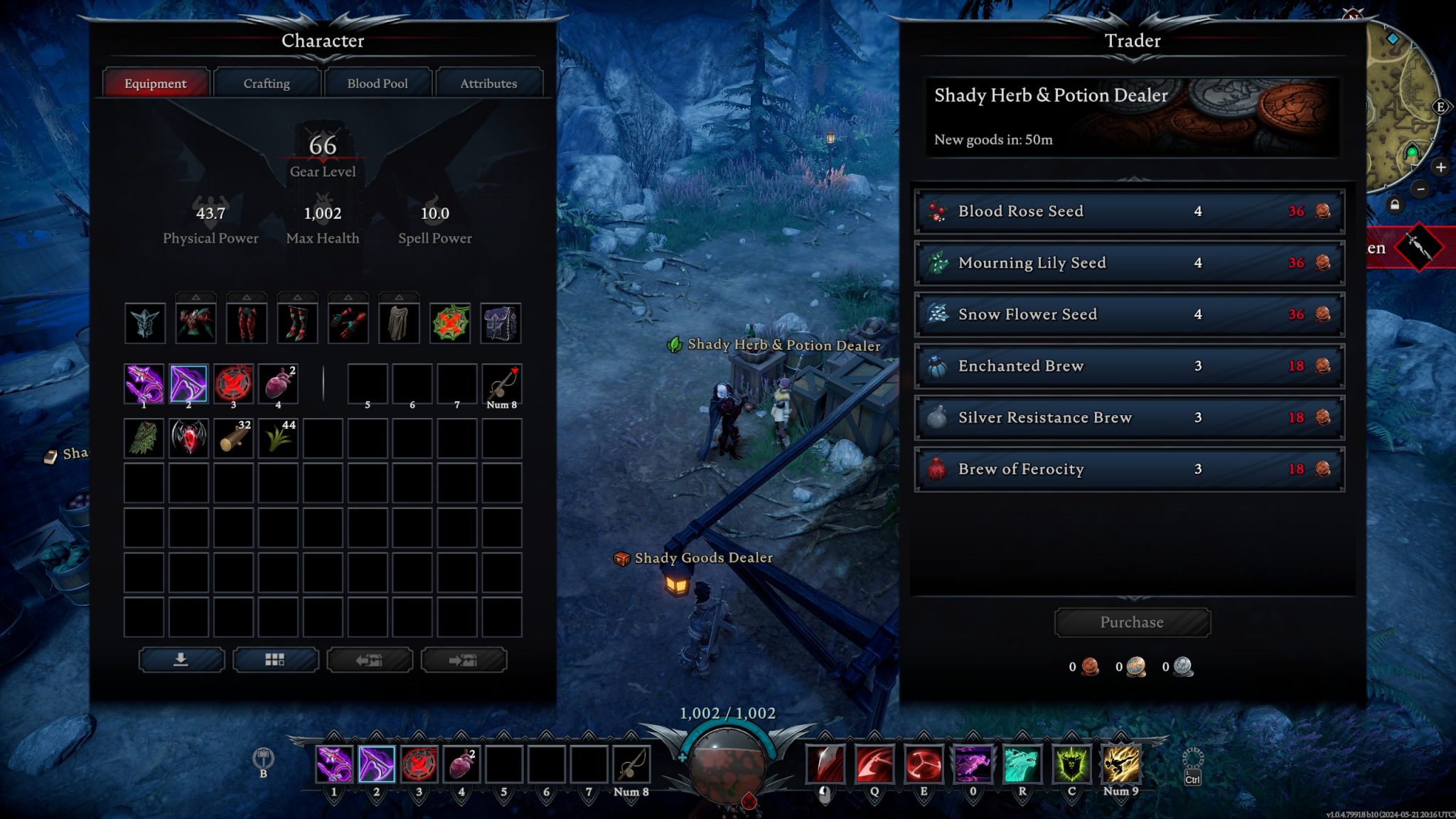The width and height of the screenshot is (1456, 819).
Task: Click the chest armor equipment slot
Action: (x=196, y=323)
